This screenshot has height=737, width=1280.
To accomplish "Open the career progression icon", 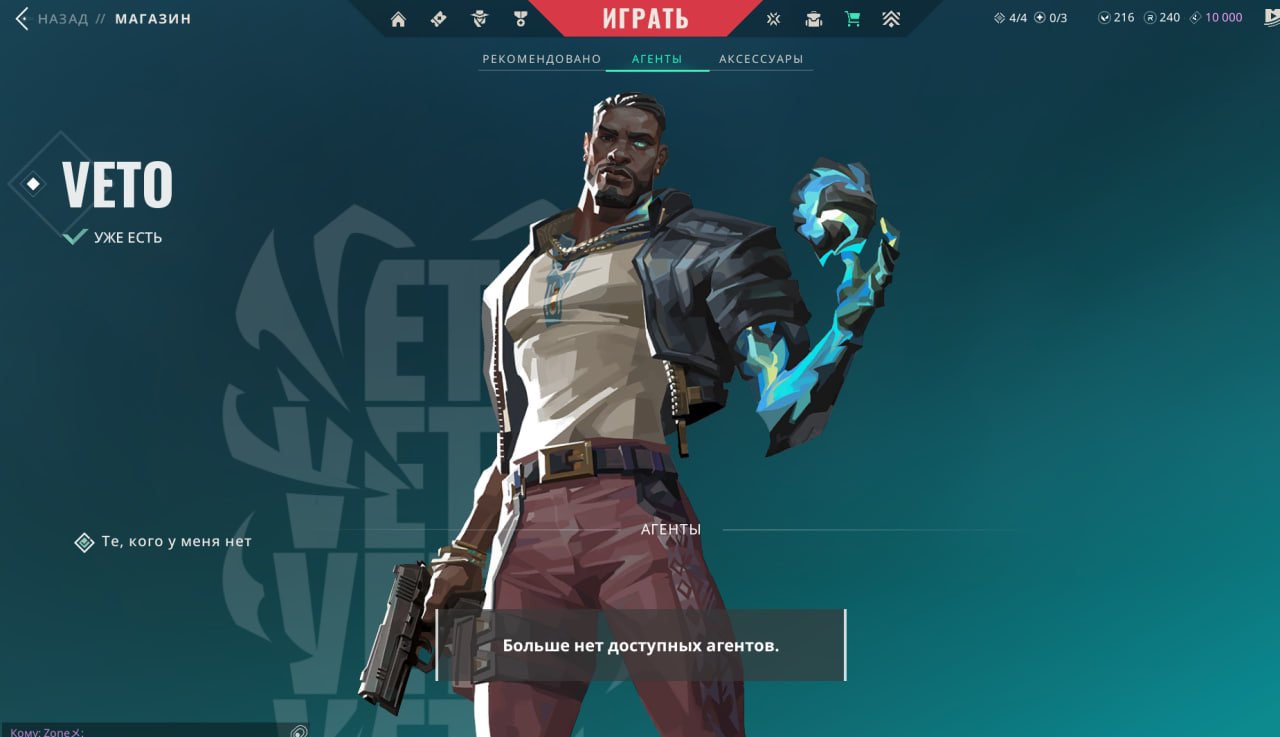I will [893, 18].
